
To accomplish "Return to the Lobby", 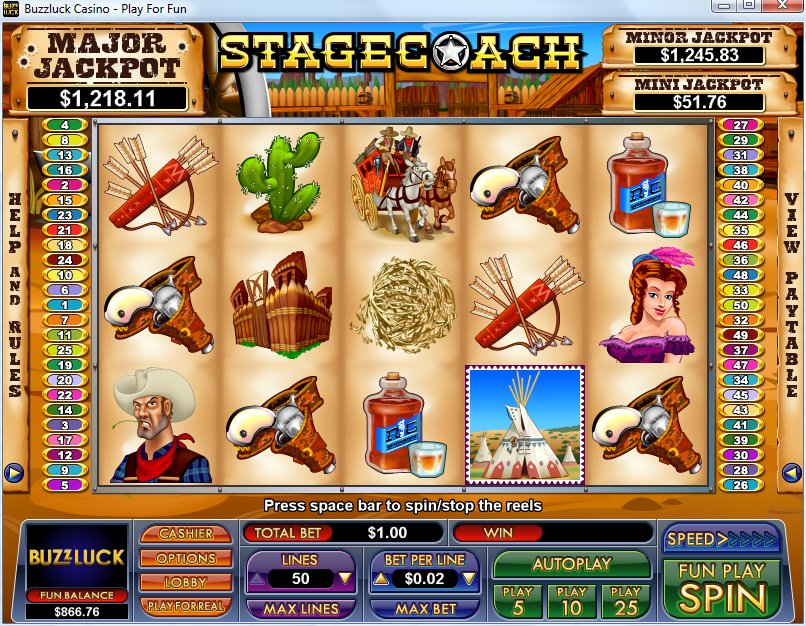I will coord(186,582).
